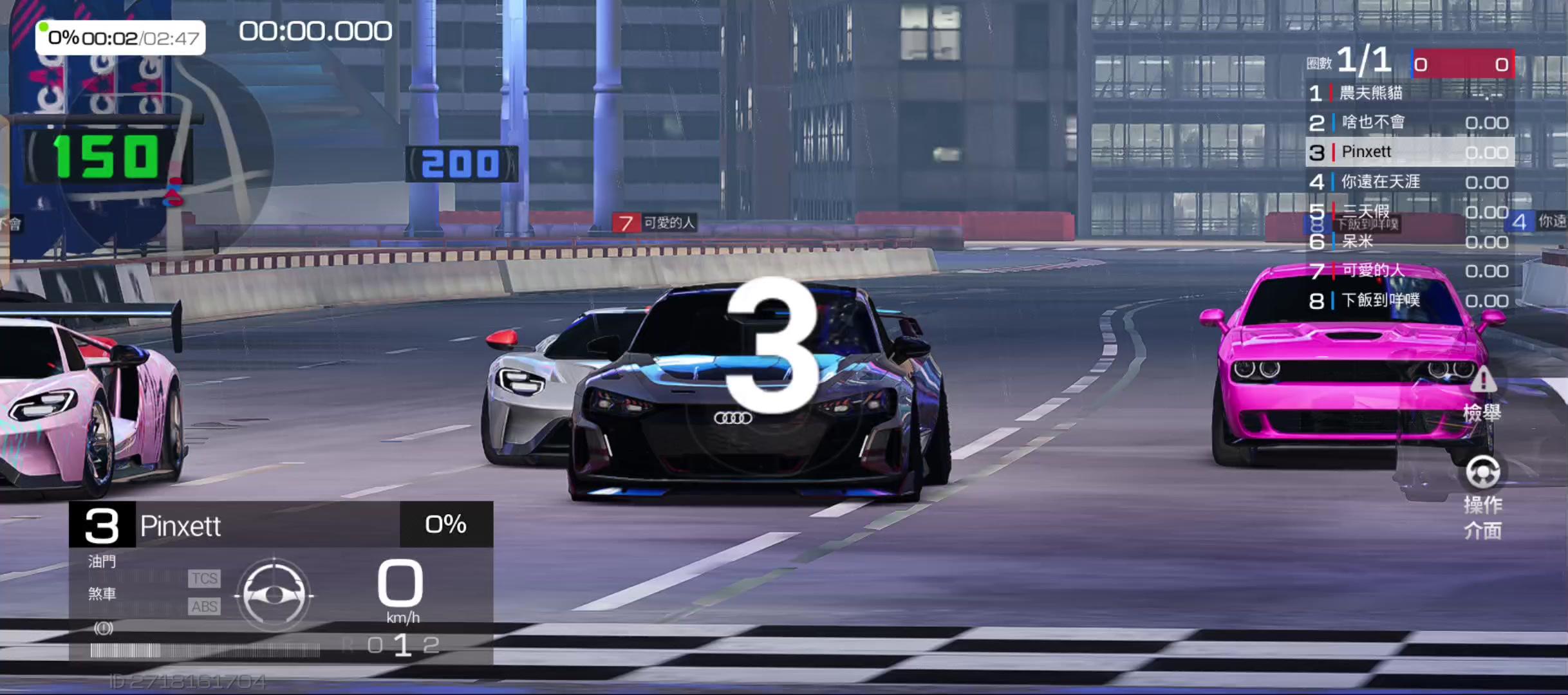Select Pinxett's highlighted row in the leaderboard
This screenshot has height=695, width=1568.
click(1408, 153)
